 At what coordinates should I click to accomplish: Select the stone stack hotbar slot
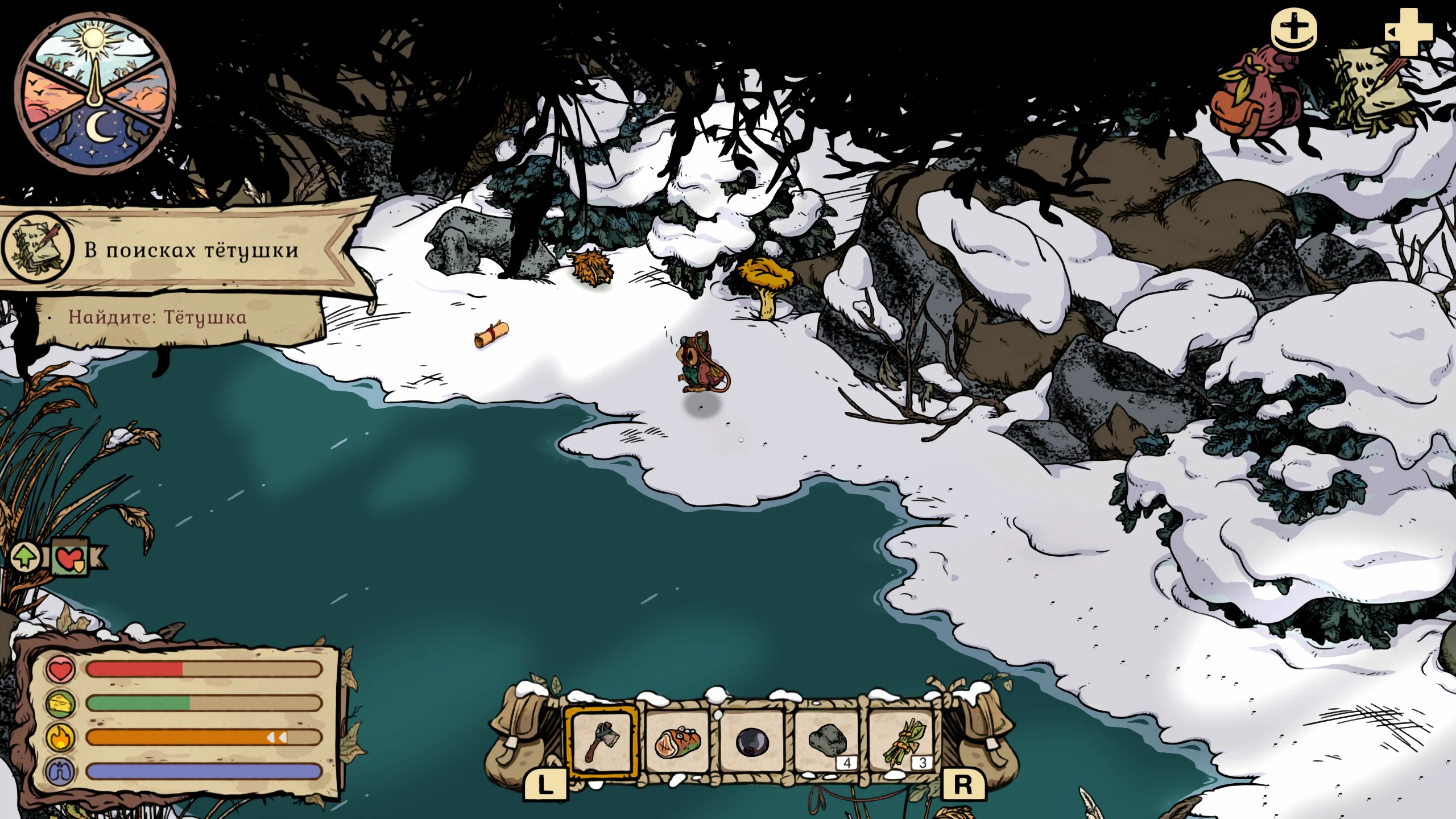pyautogui.click(x=828, y=742)
